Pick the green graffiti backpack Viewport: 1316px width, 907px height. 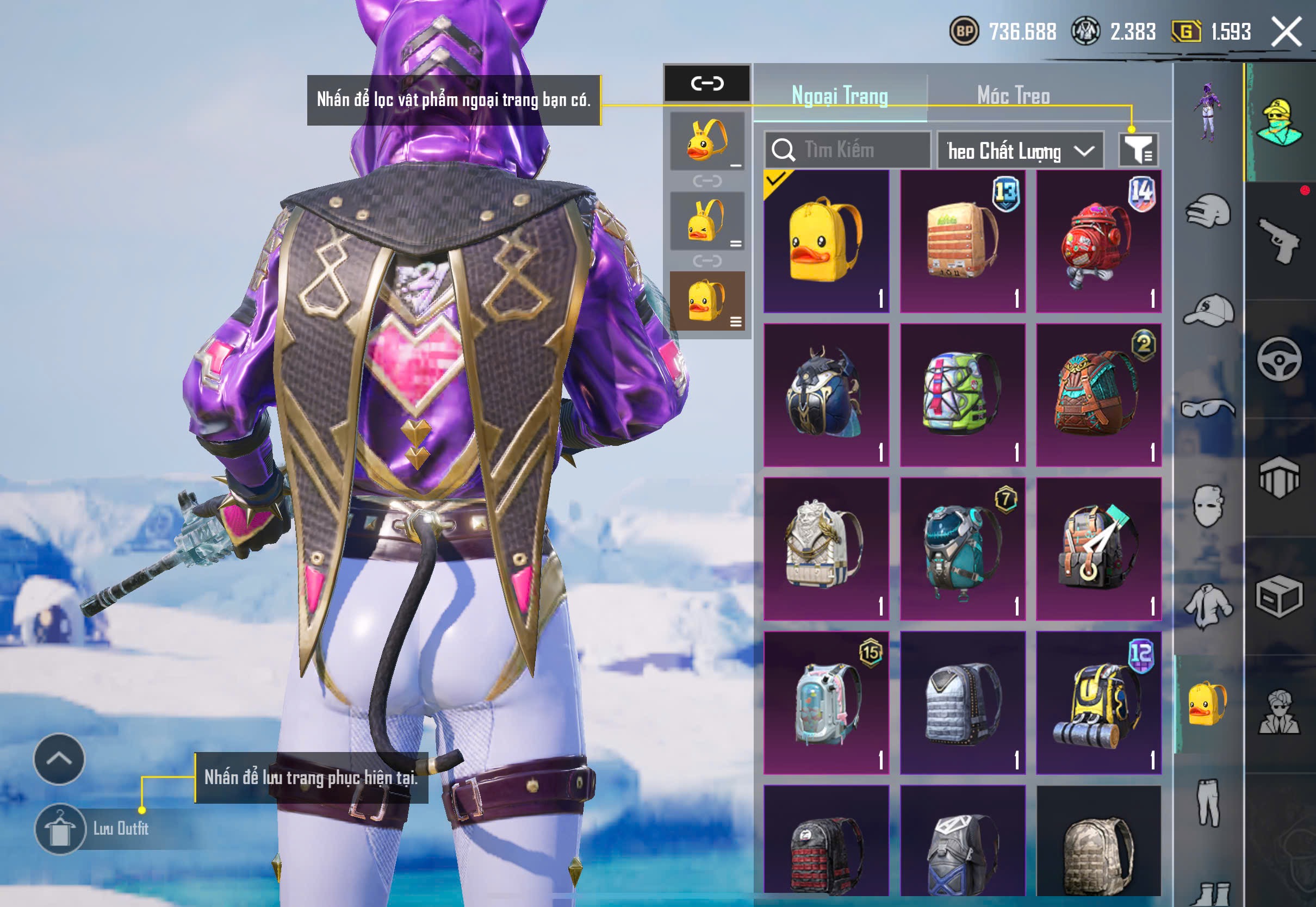tap(963, 395)
